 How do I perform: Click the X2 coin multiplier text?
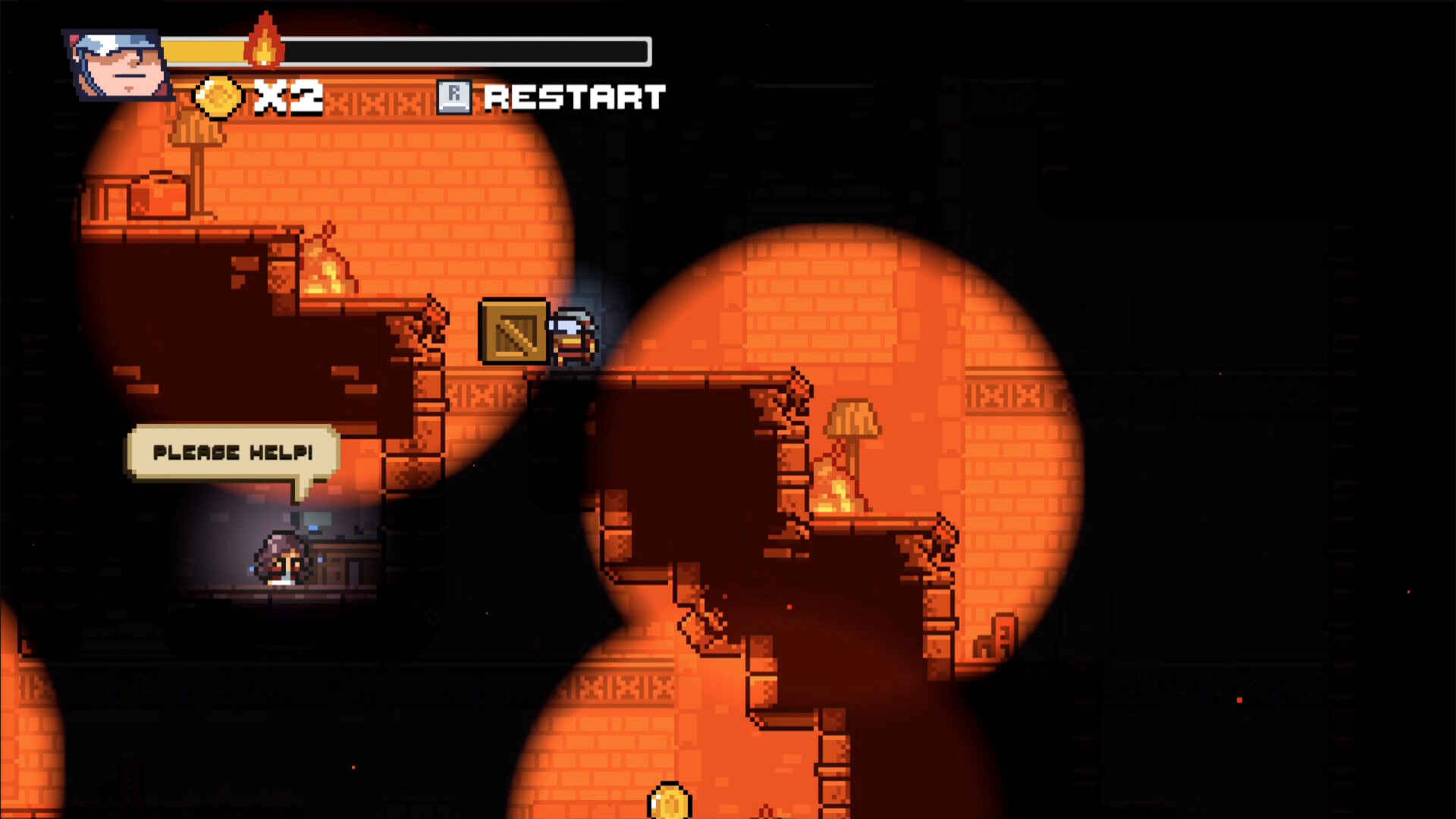pyautogui.click(x=288, y=97)
